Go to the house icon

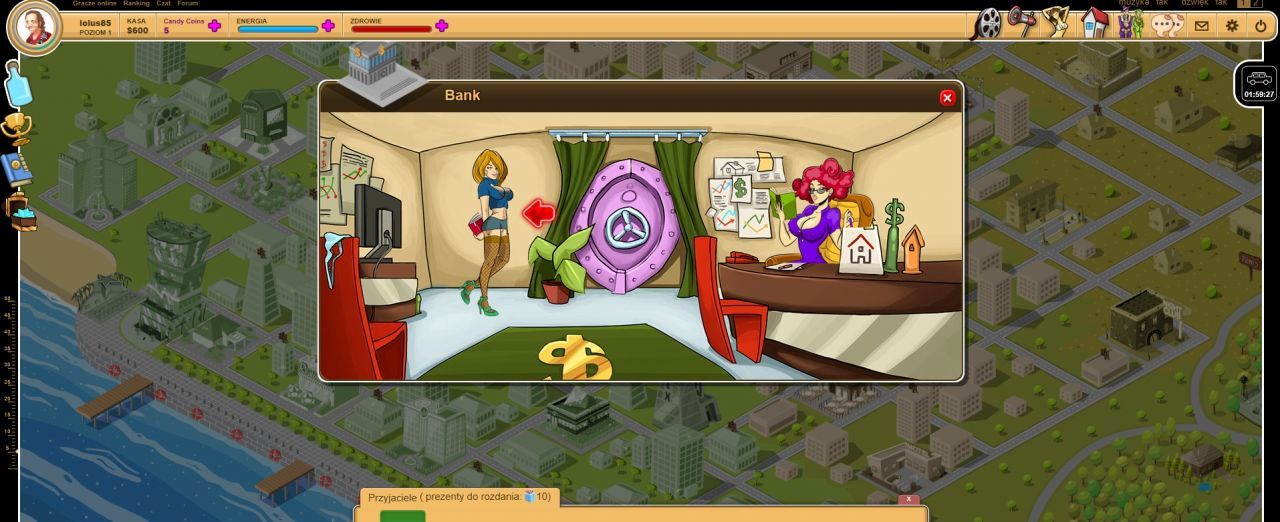click(x=1095, y=22)
